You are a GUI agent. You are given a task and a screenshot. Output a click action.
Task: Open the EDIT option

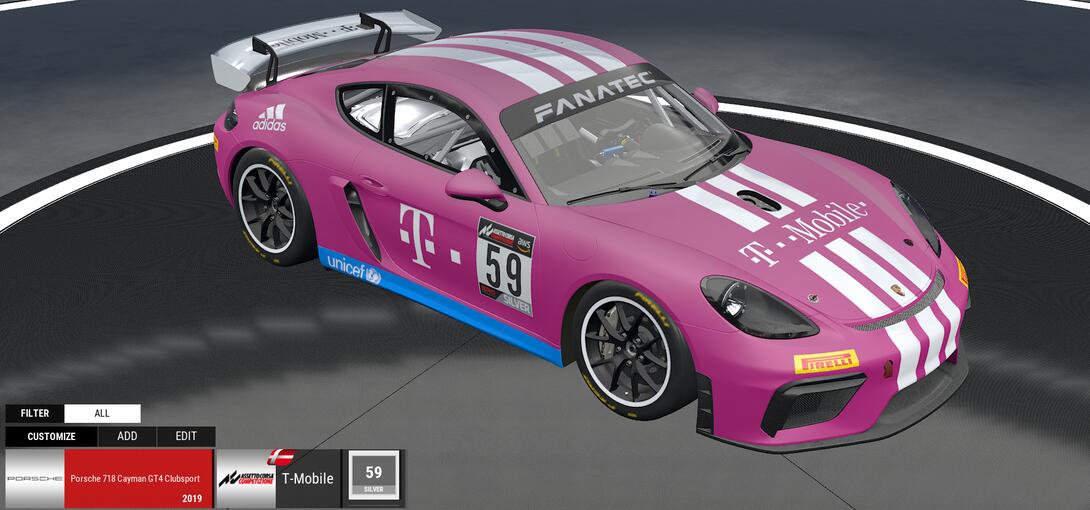[186, 437]
